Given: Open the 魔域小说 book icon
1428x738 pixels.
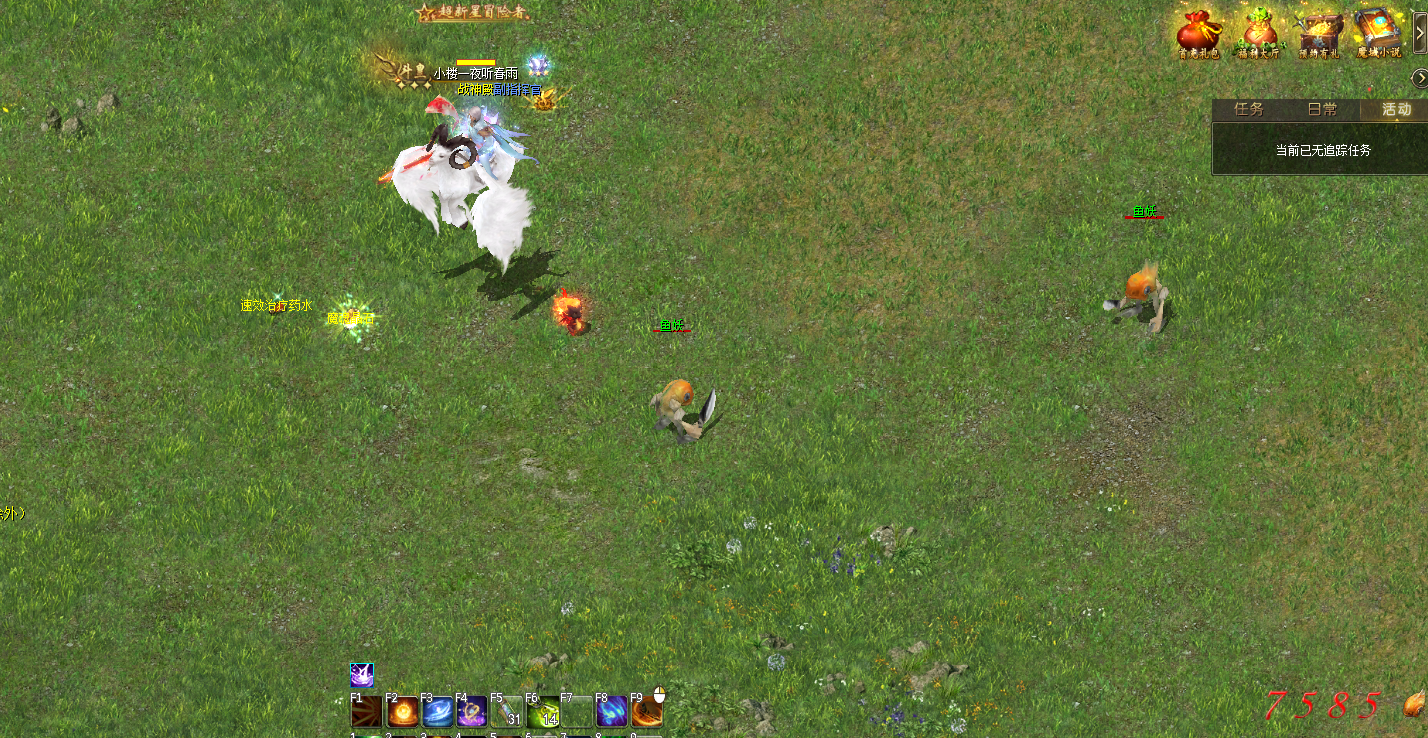Looking at the screenshot, I should point(1377,33).
